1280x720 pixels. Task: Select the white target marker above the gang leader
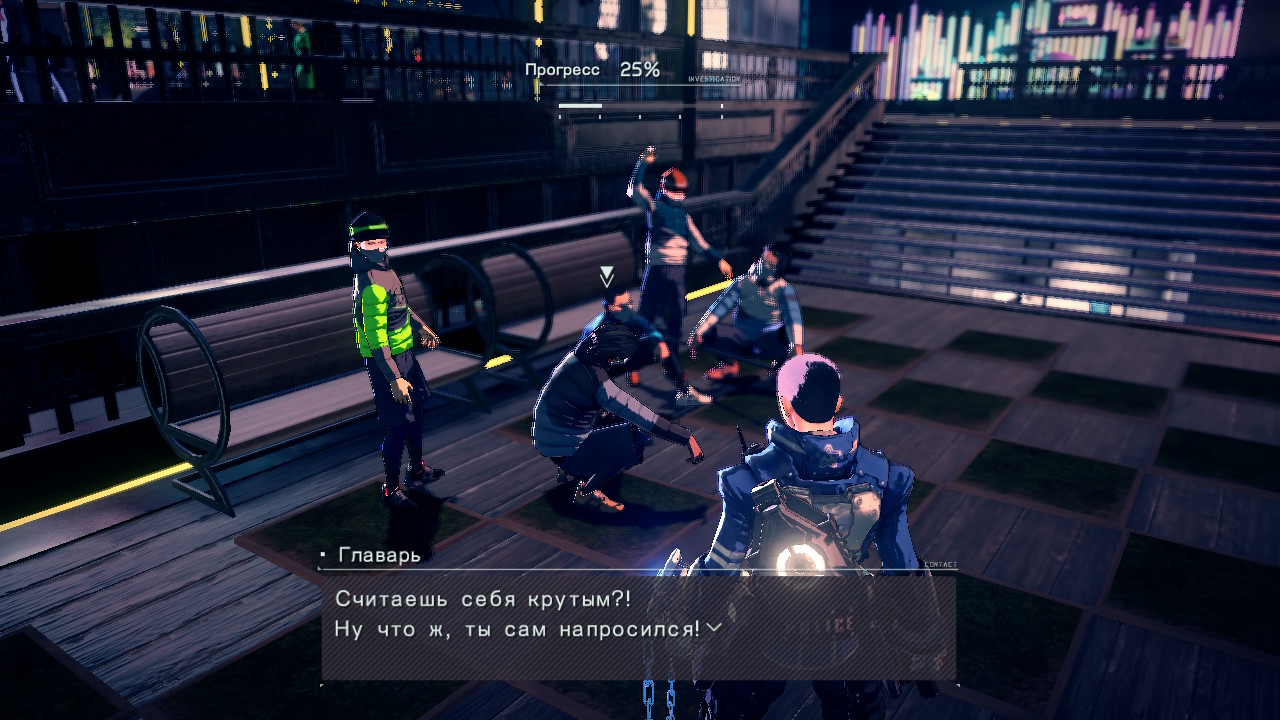[606, 277]
